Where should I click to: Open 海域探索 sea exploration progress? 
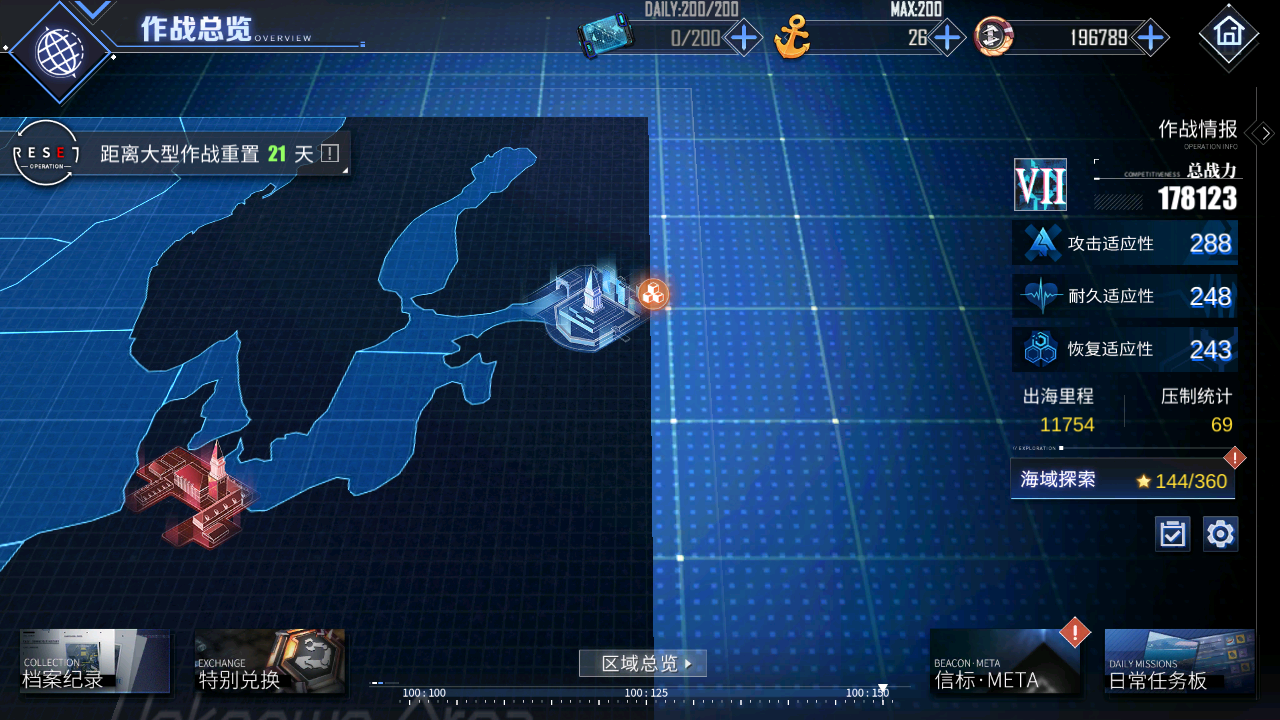1122,480
